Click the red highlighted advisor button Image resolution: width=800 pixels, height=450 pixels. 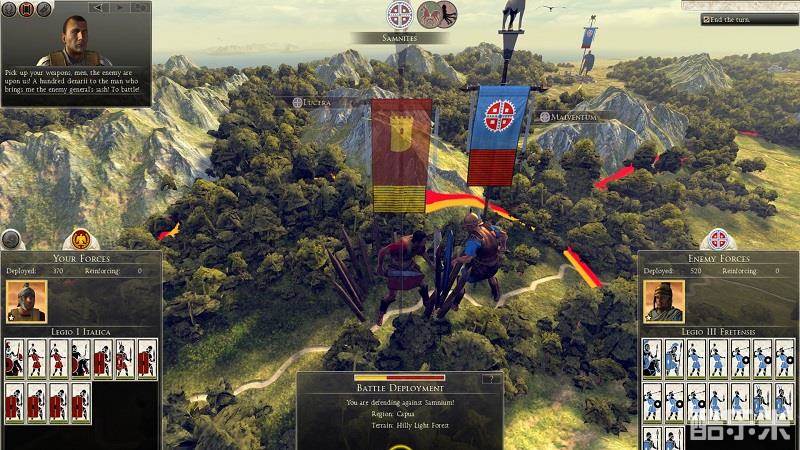[x=27, y=9]
